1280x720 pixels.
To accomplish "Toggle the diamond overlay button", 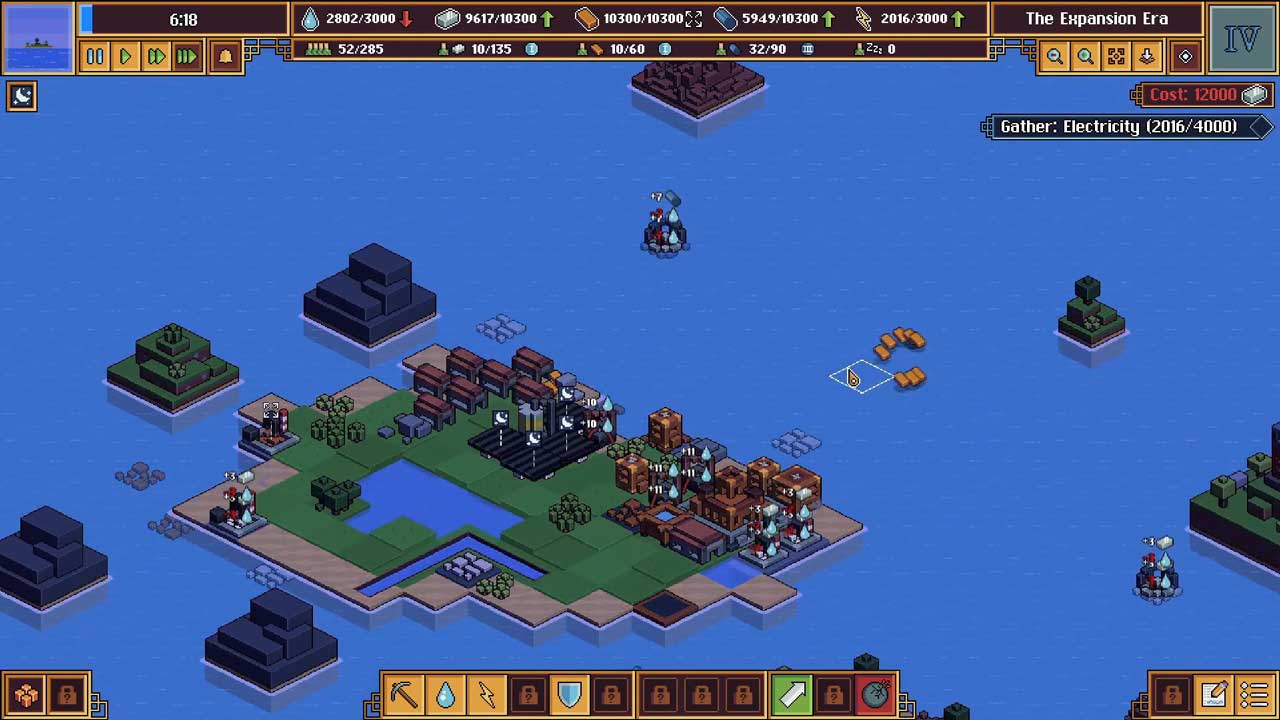I will [x=1185, y=57].
